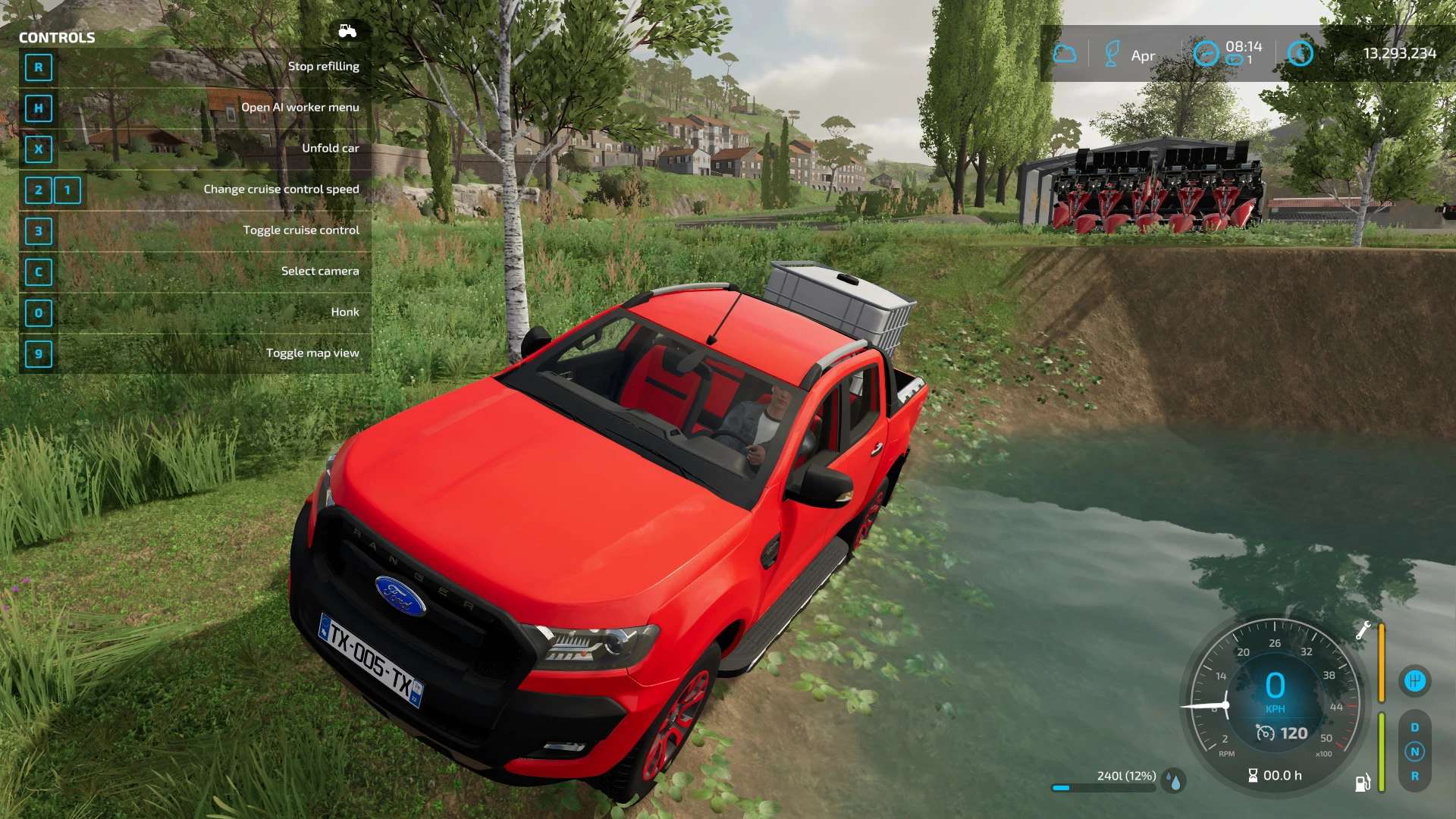The width and height of the screenshot is (1456, 819).
Task: Click the cruise control speed icon
Action: [1266, 733]
